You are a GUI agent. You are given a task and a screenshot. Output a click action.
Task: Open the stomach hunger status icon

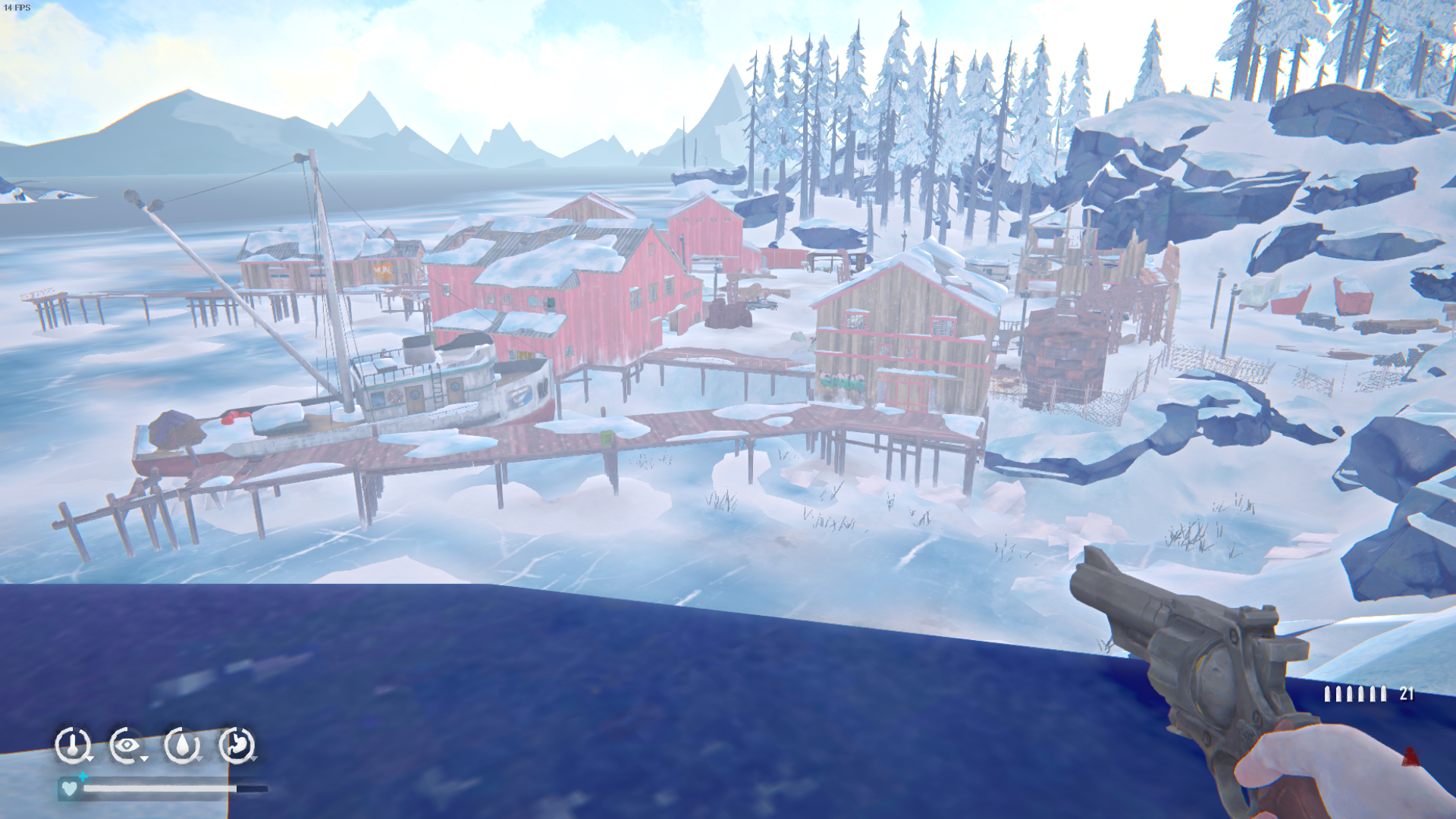click(237, 745)
